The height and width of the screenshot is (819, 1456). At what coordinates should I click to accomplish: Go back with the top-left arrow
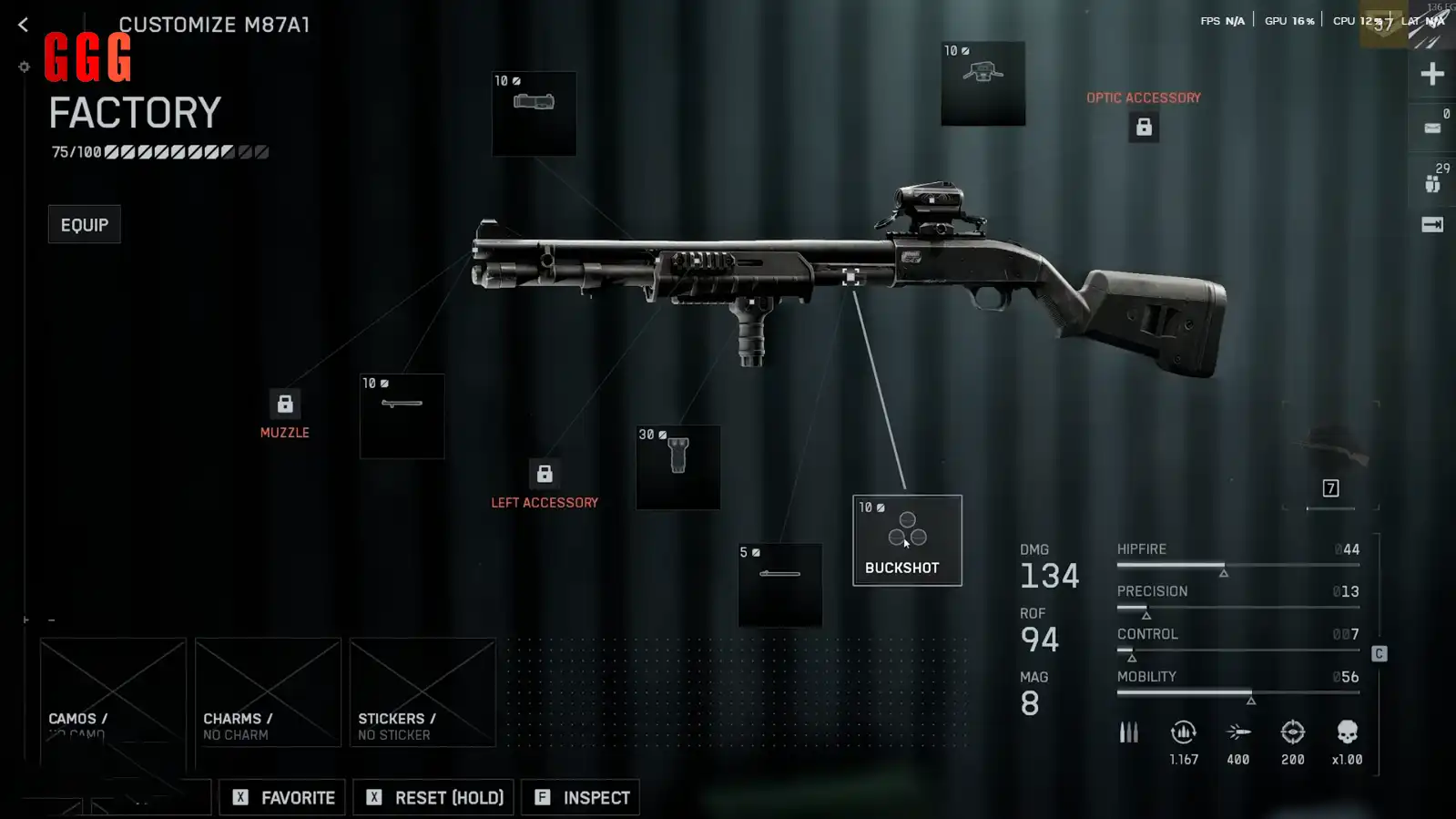pos(23,25)
